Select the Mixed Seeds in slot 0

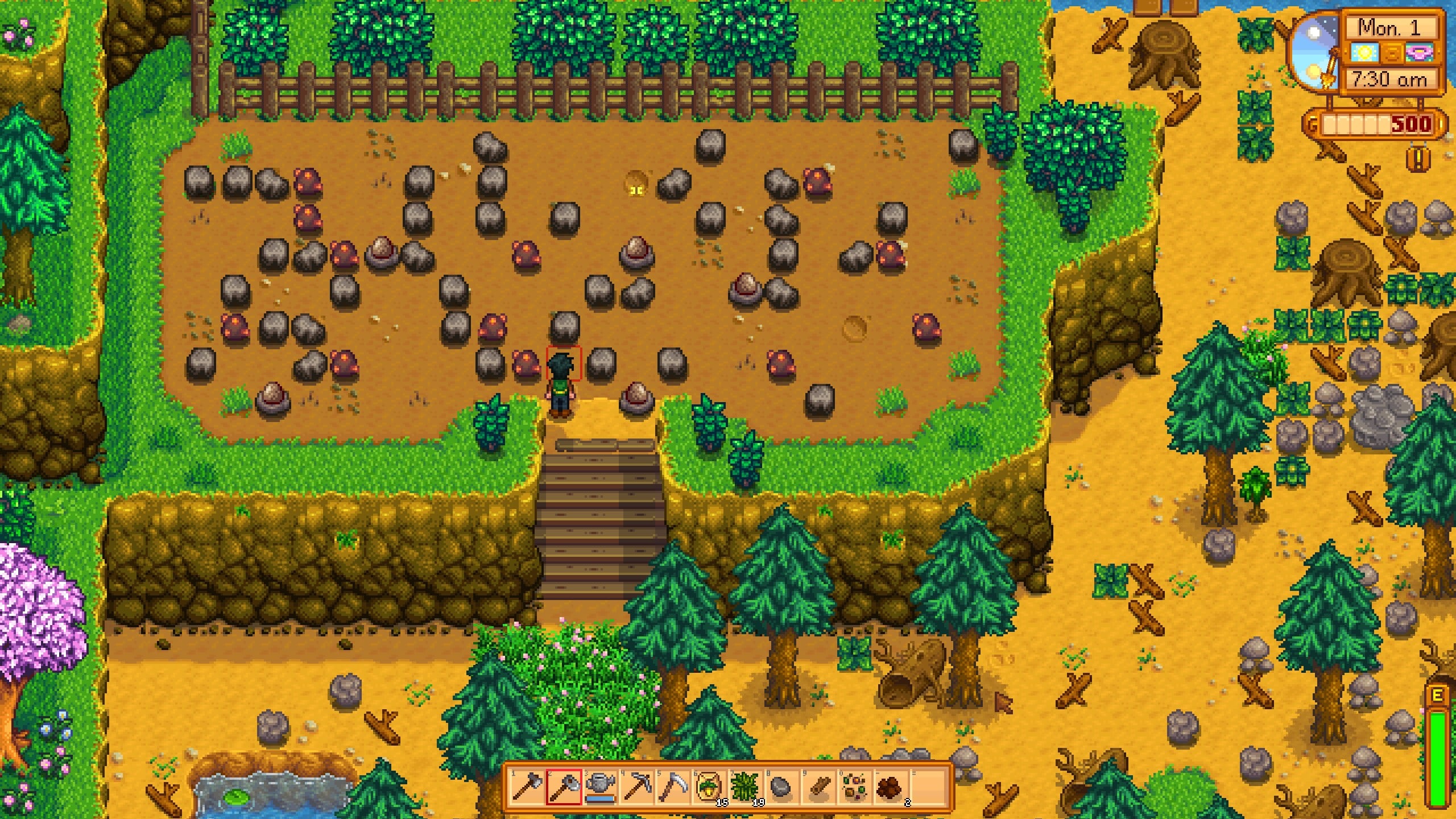854,787
